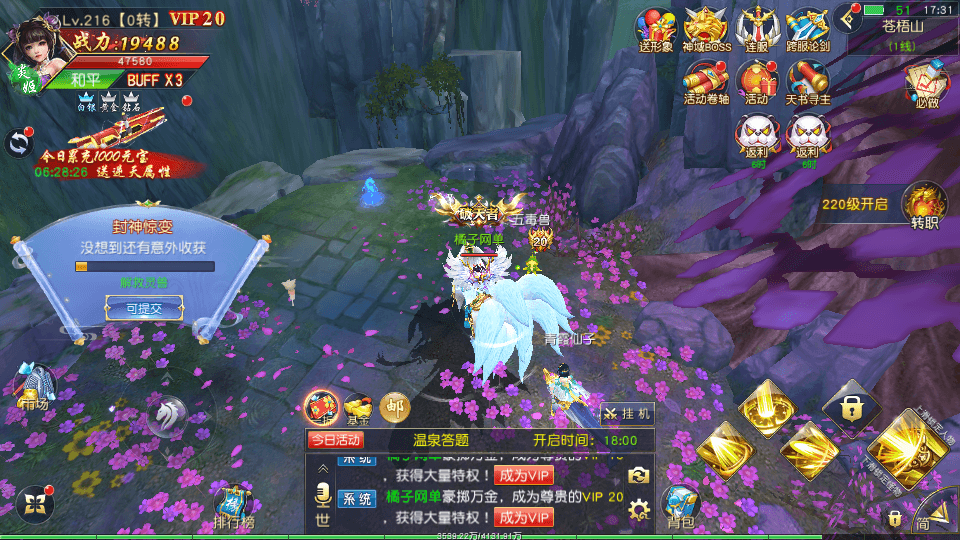Open the 今日活动 daily events

coord(336,439)
